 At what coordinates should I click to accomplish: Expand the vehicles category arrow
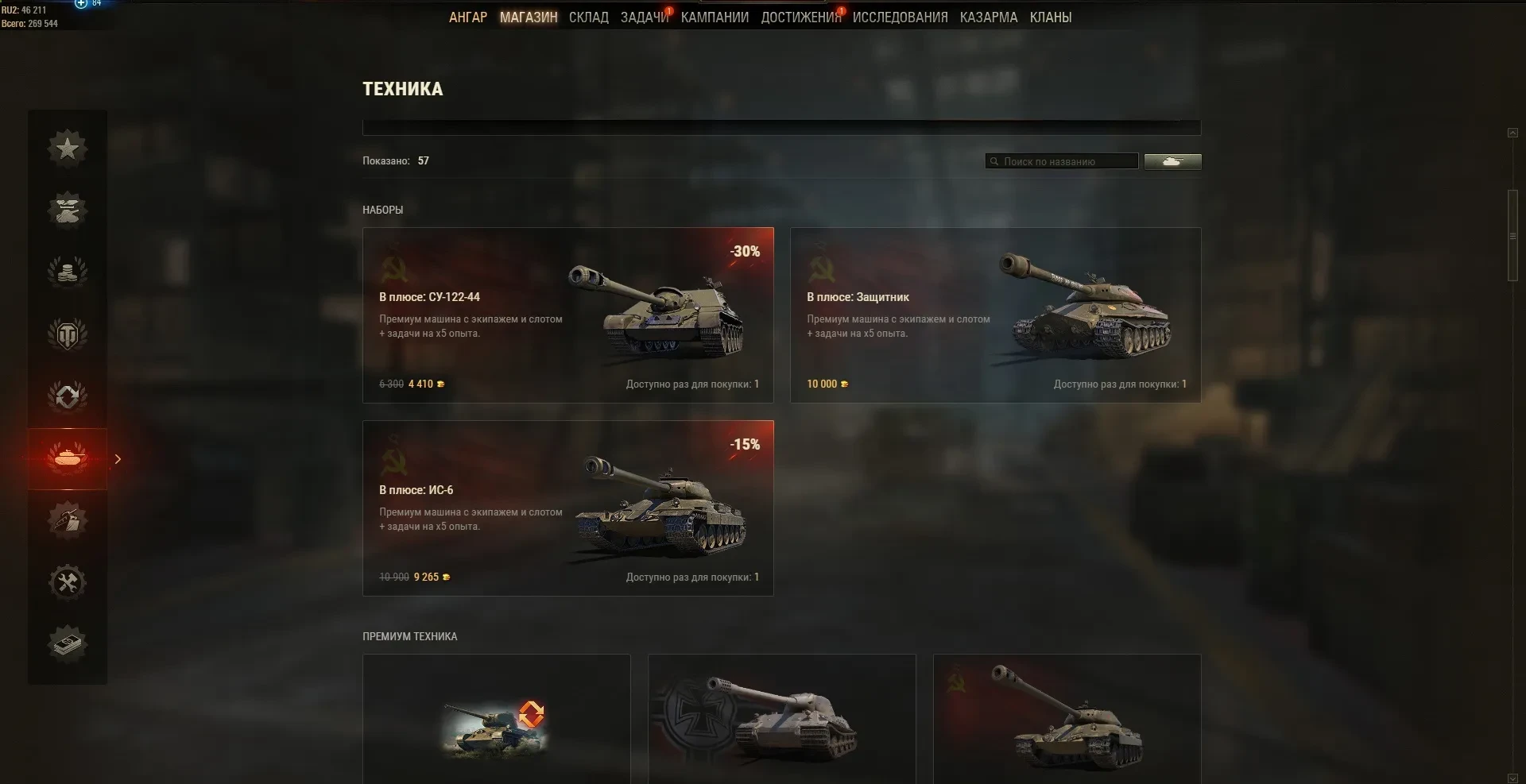pos(118,459)
